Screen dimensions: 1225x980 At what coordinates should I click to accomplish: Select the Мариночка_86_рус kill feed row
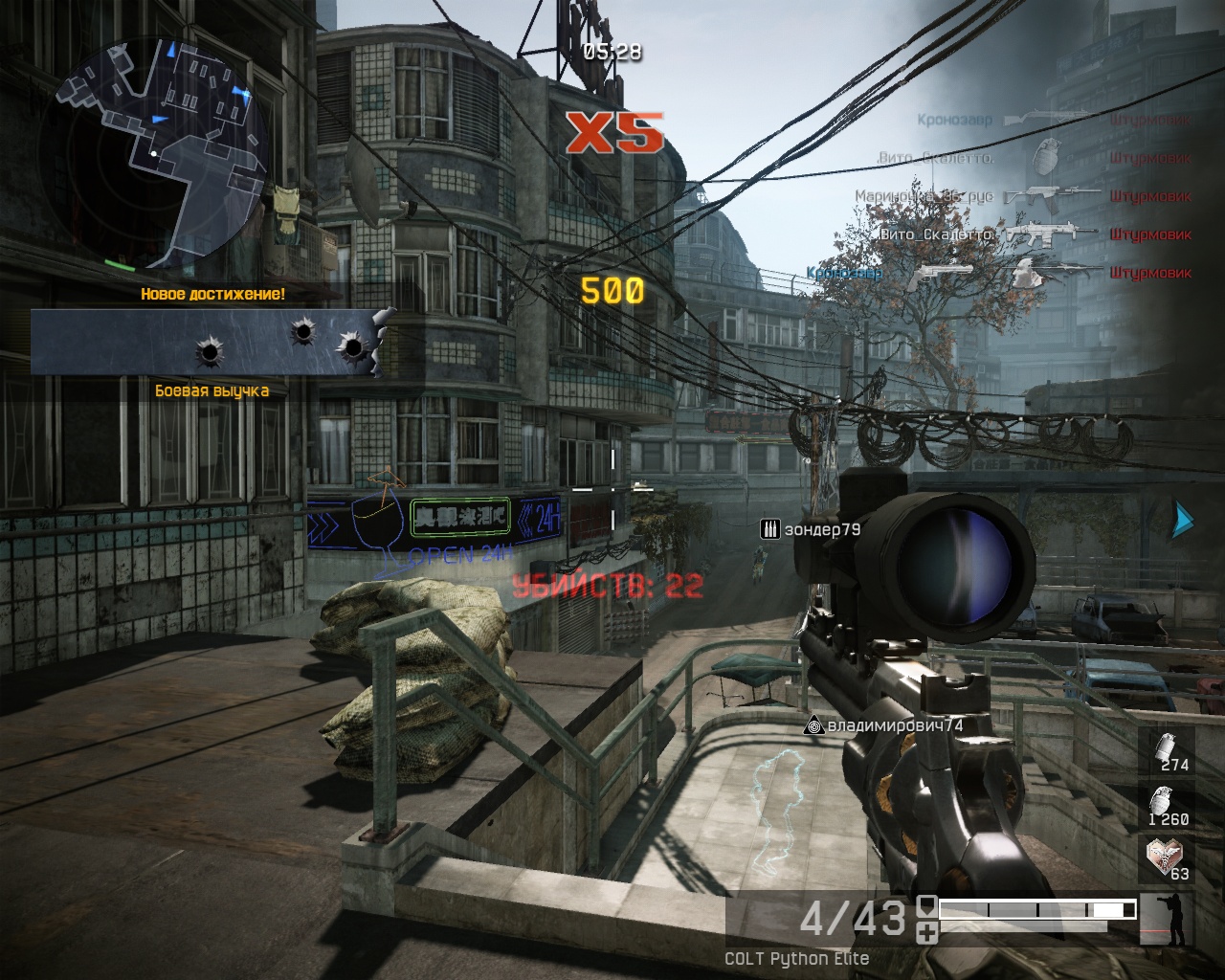click(1022, 196)
